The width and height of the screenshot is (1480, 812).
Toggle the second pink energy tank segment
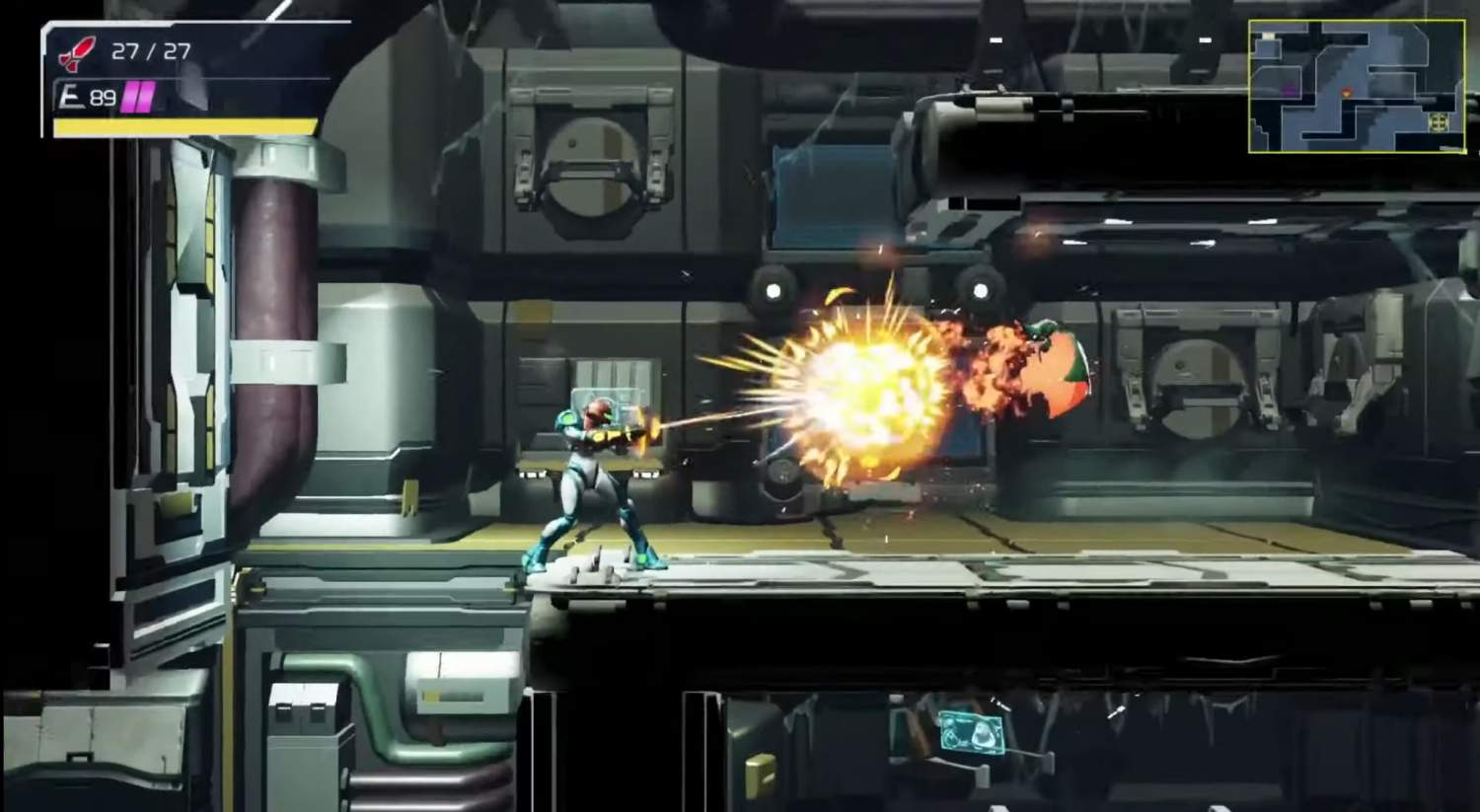[145, 94]
